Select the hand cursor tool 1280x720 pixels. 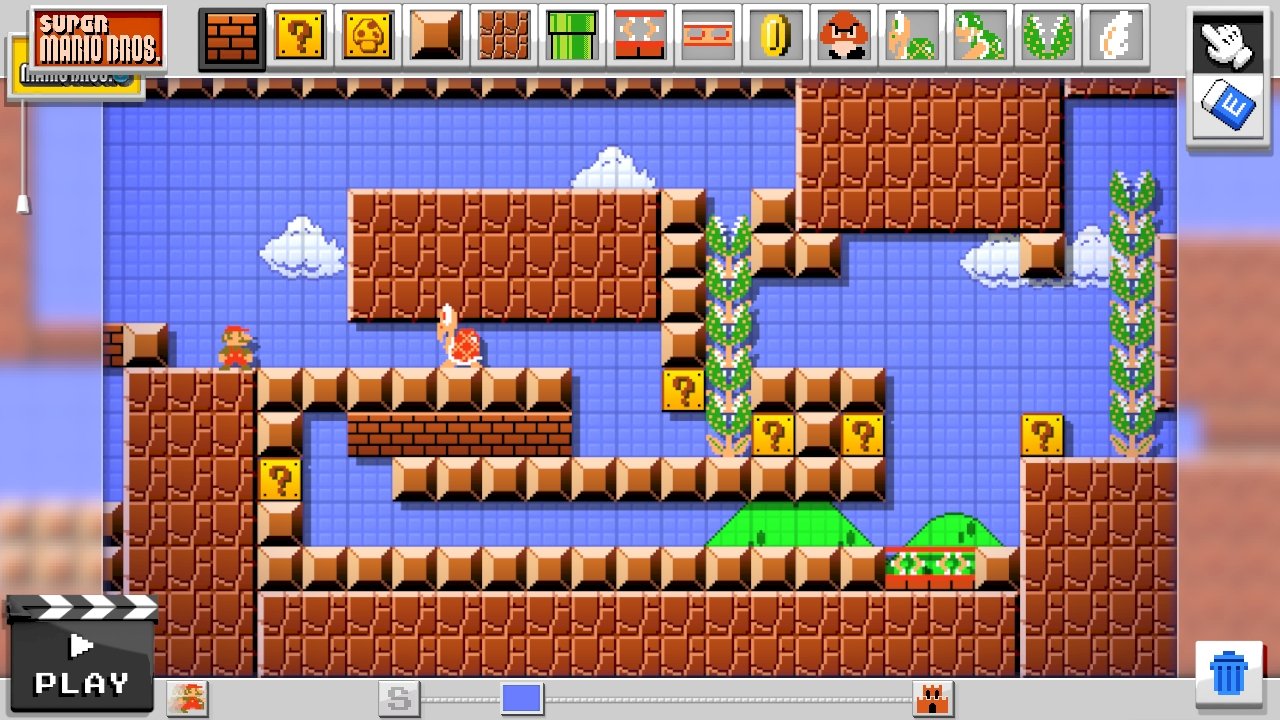[x=1229, y=44]
